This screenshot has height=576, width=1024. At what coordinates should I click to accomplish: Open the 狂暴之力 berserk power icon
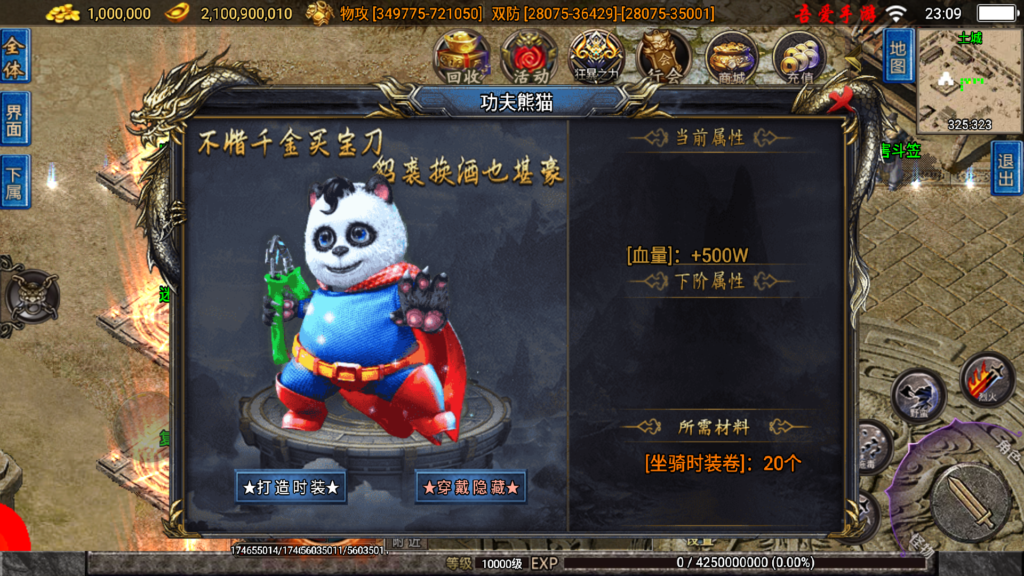pyautogui.click(x=597, y=57)
